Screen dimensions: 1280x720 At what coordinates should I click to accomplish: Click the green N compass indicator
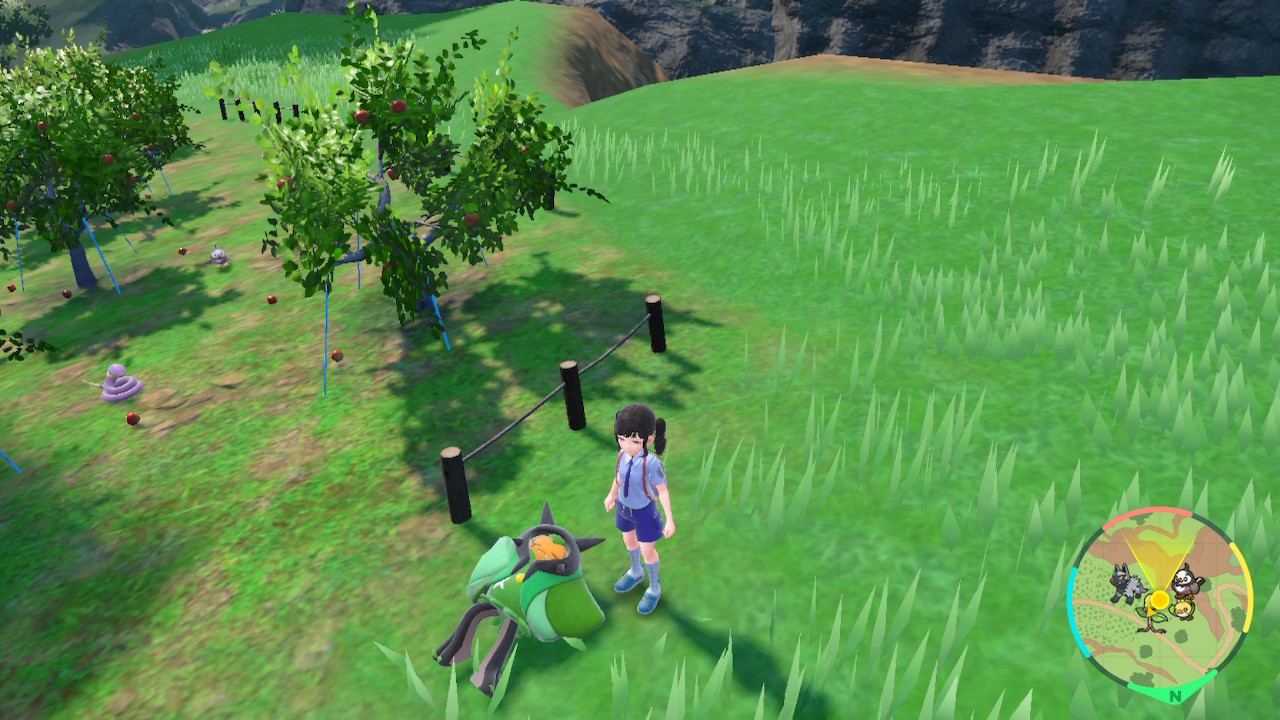coord(1176,695)
